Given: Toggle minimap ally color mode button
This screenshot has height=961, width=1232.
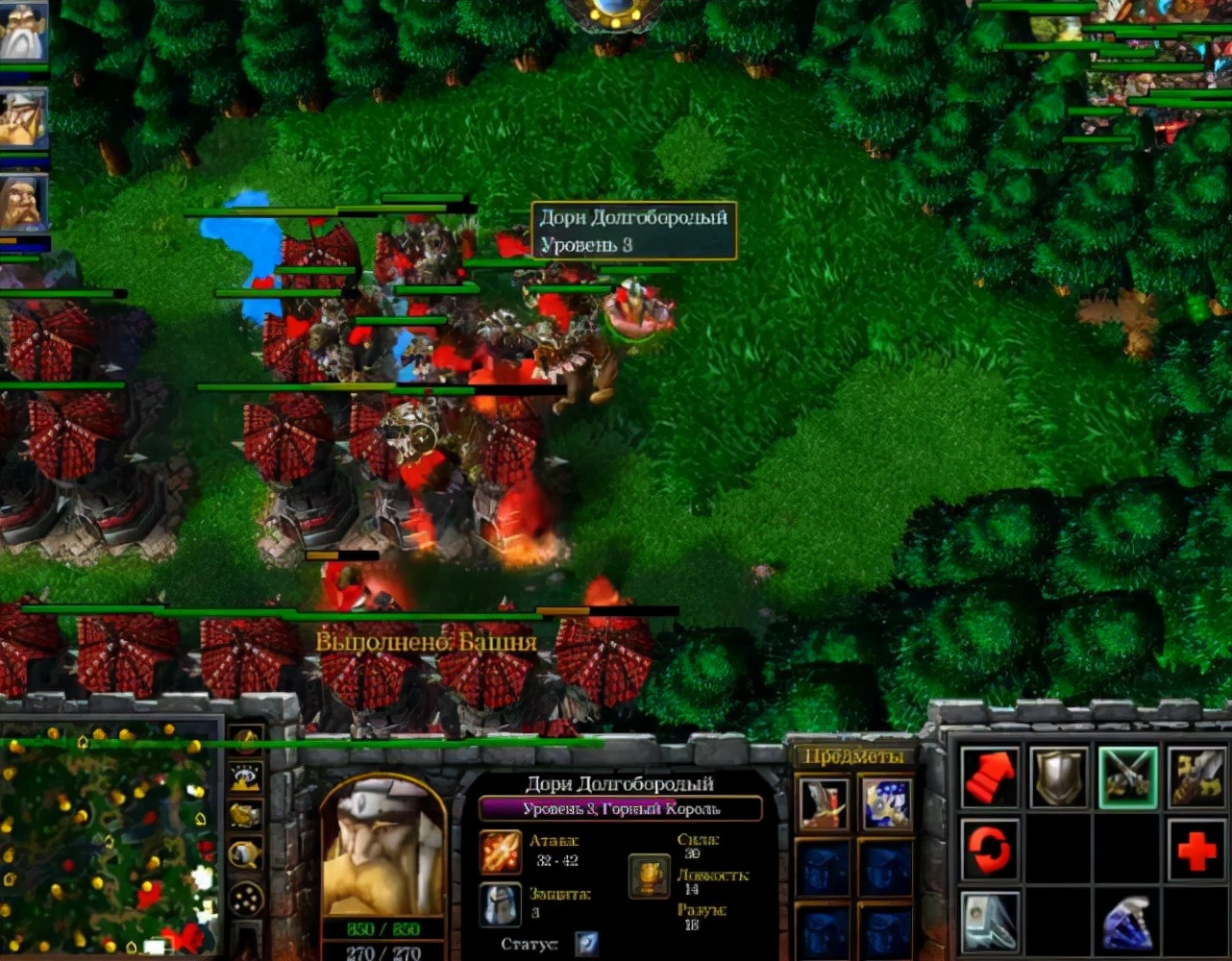Looking at the screenshot, I should [x=246, y=815].
